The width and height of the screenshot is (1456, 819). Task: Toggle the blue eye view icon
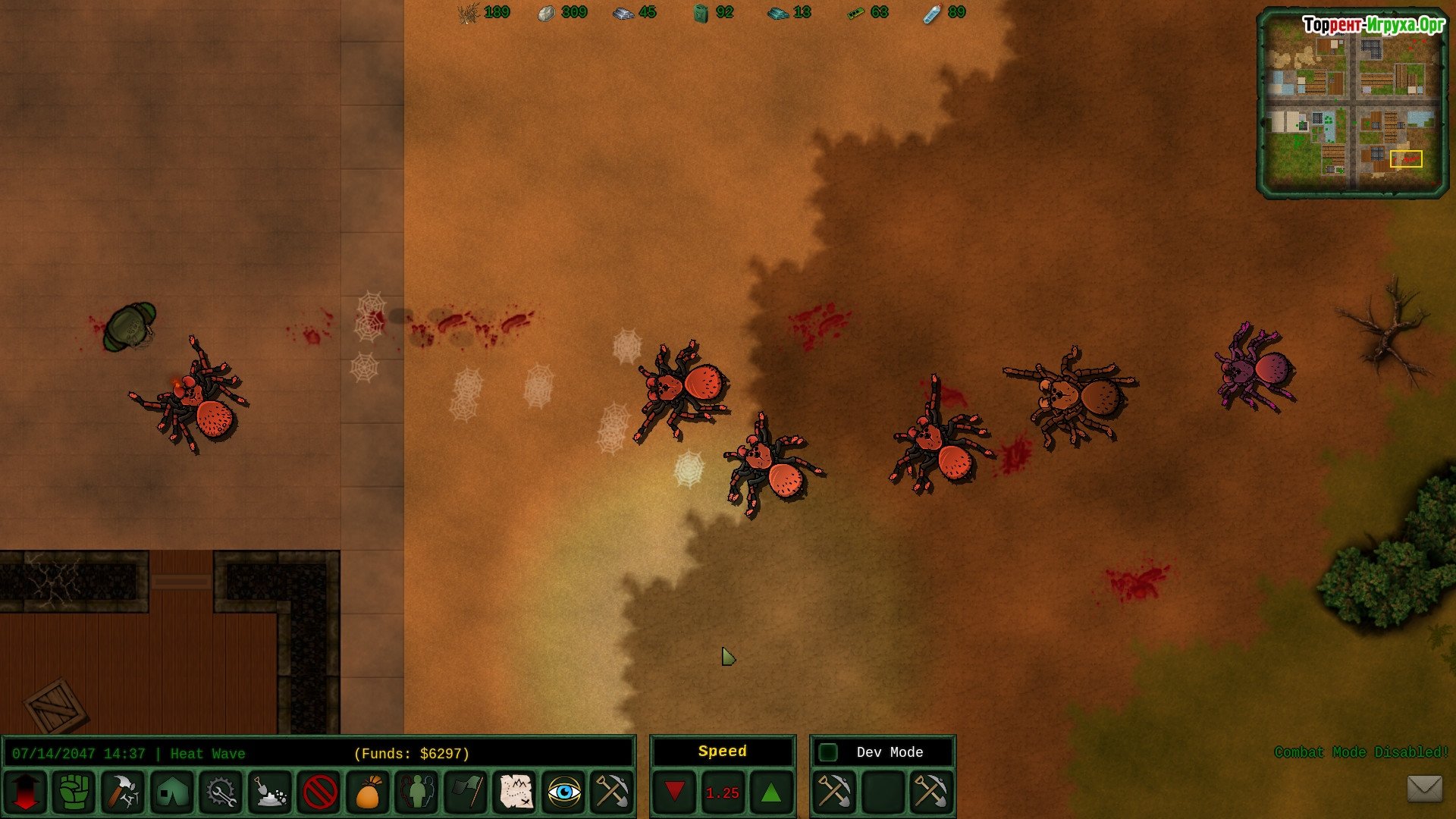coord(564,792)
